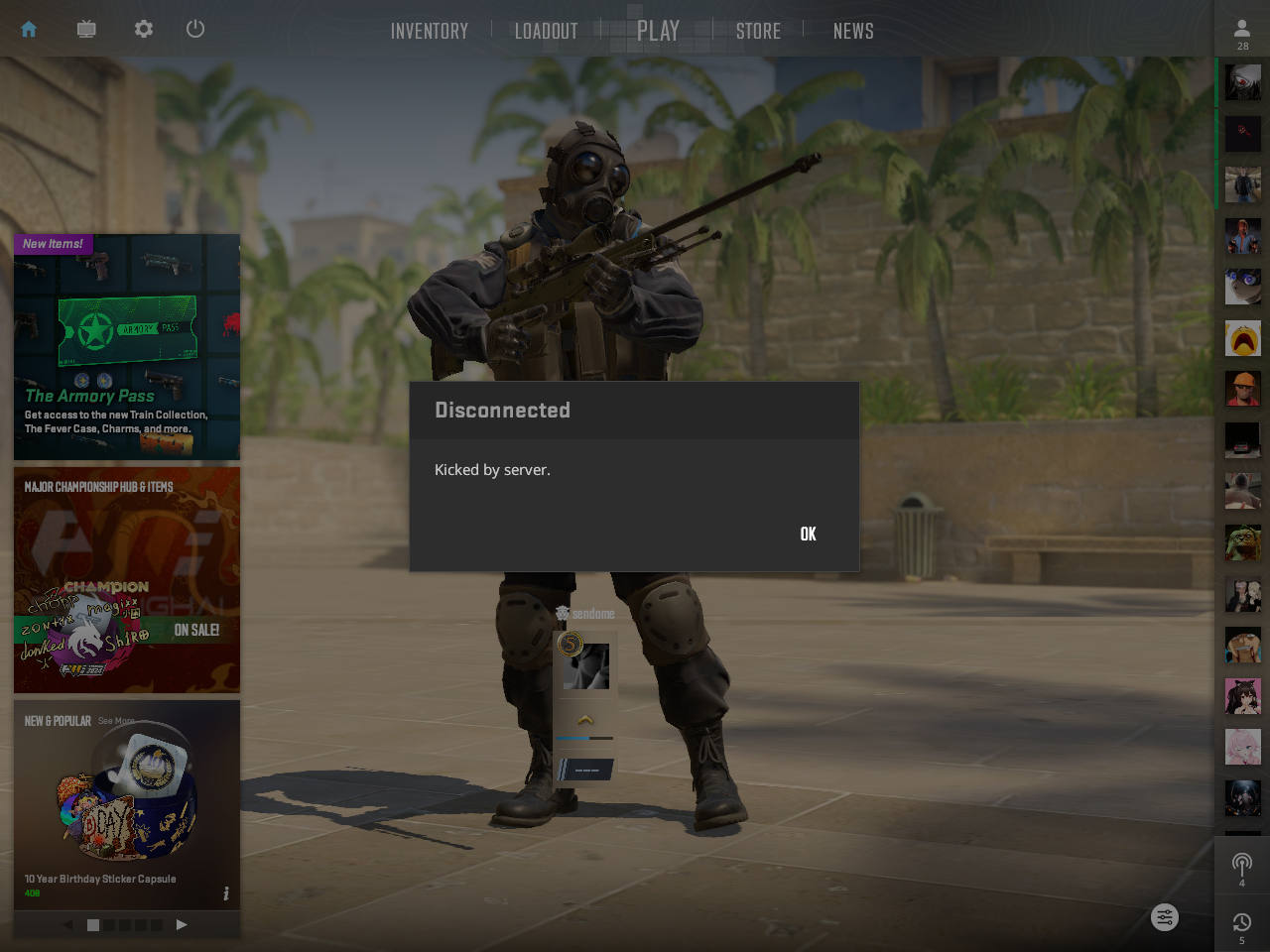Open the sliders options button
Viewport: 1270px width, 952px height.
(1165, 917)
